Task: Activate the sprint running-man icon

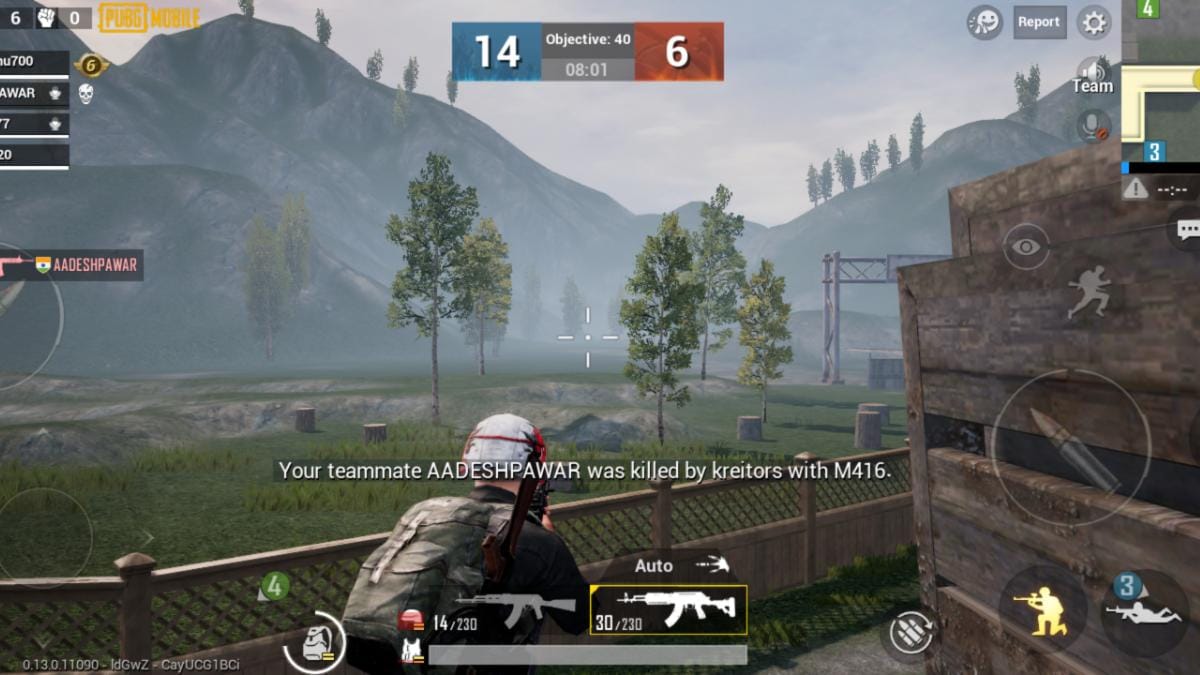Action: (1088, 292)
